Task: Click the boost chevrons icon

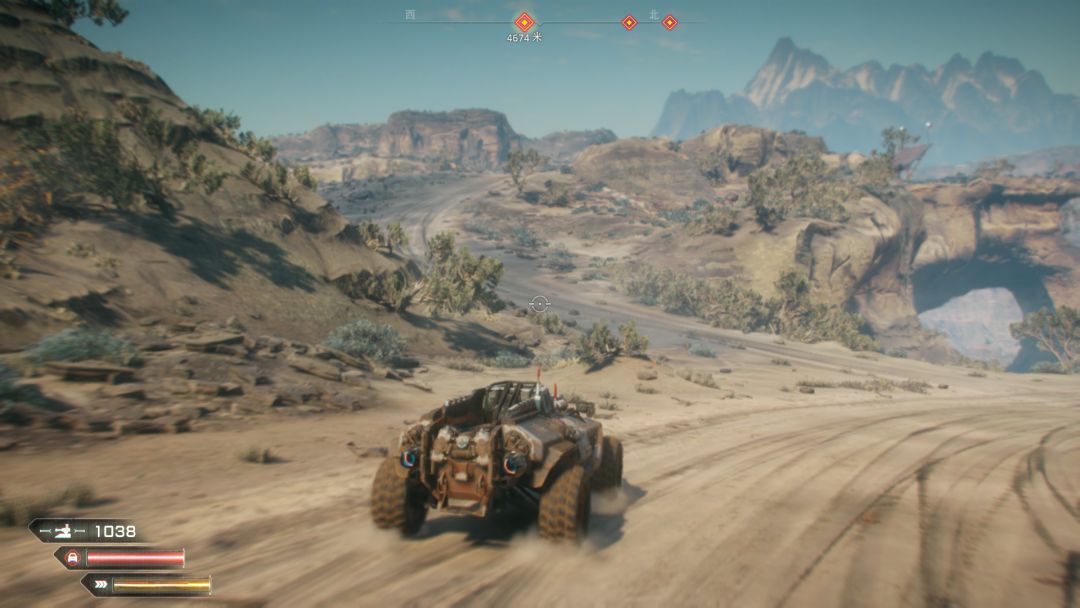Action: (101, 585)
